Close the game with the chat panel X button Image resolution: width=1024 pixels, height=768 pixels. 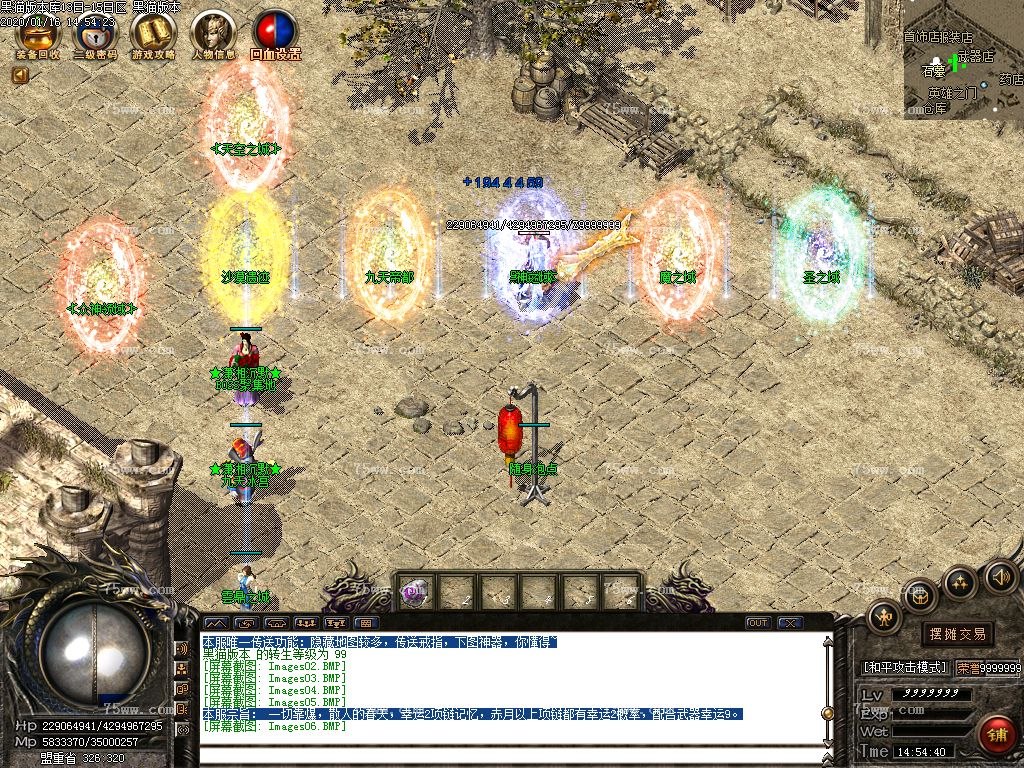(x=789, y=623)
